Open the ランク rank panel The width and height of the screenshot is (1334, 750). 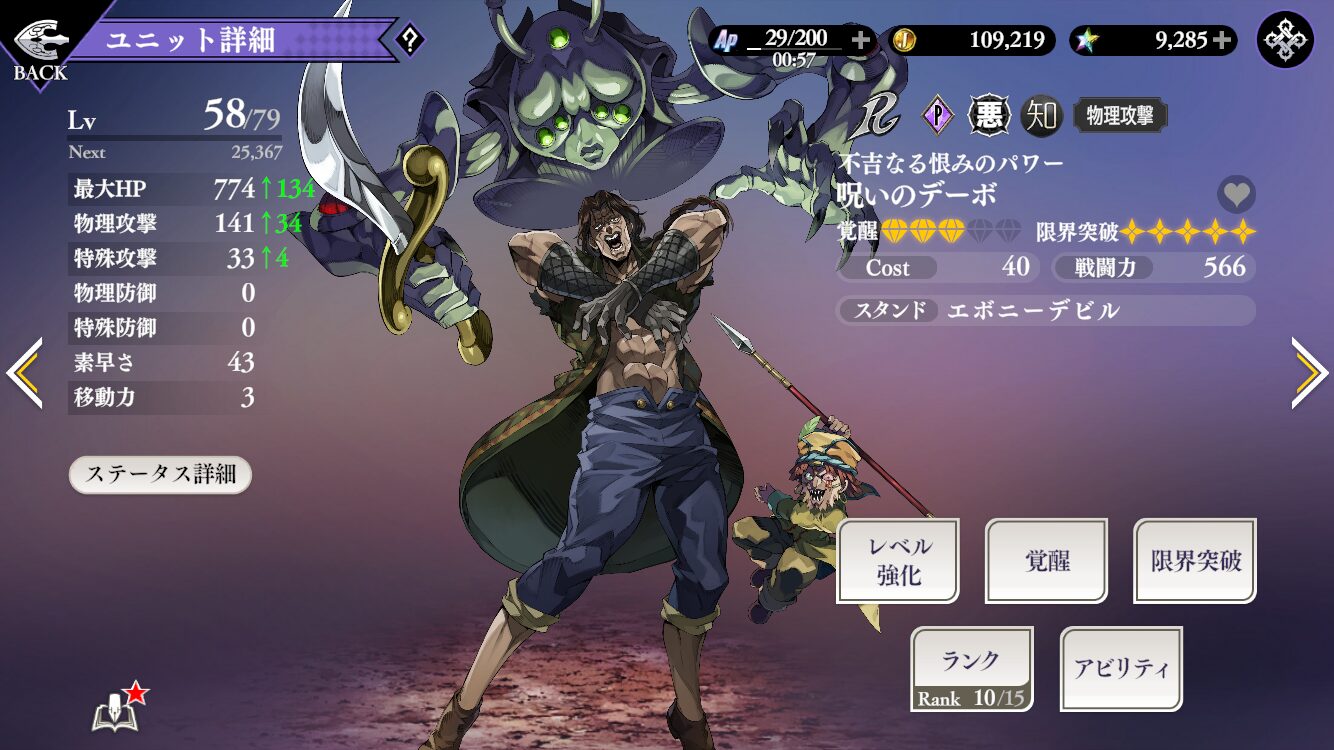coord(972,669)
